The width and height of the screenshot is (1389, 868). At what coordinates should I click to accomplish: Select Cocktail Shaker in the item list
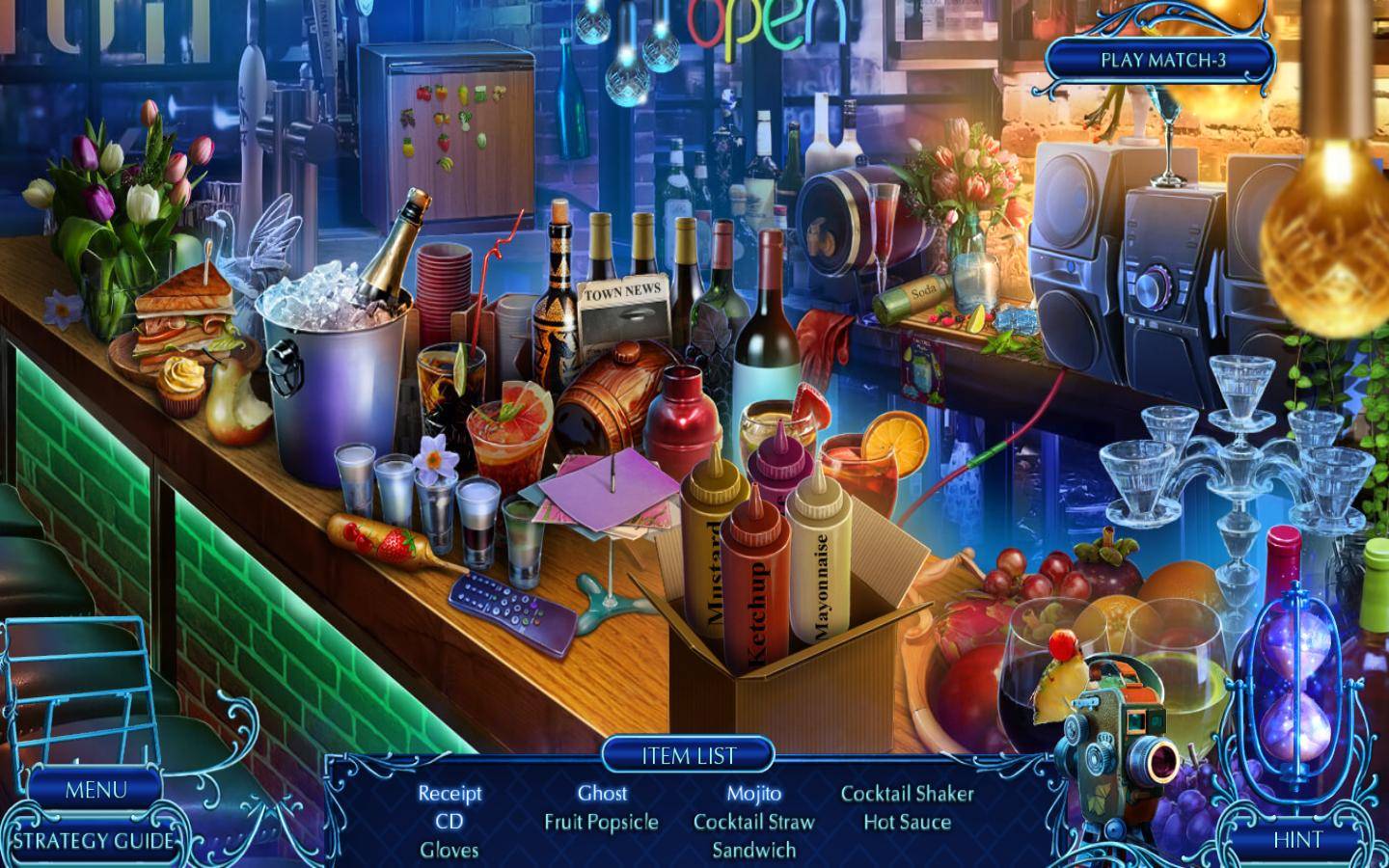pyautogui.click(x=907, y=794)
